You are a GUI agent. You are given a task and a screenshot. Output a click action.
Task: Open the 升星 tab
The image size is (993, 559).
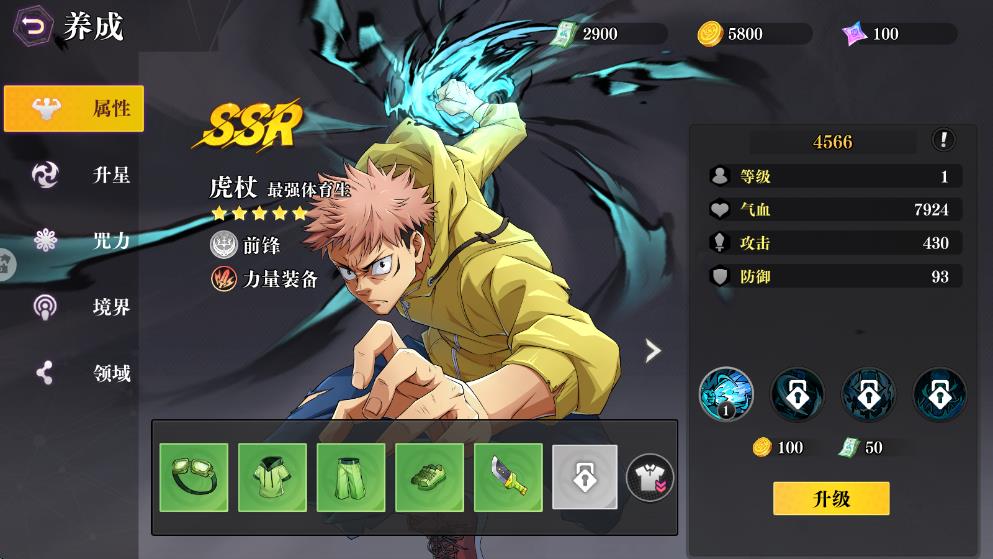click(x=74, y=175)
